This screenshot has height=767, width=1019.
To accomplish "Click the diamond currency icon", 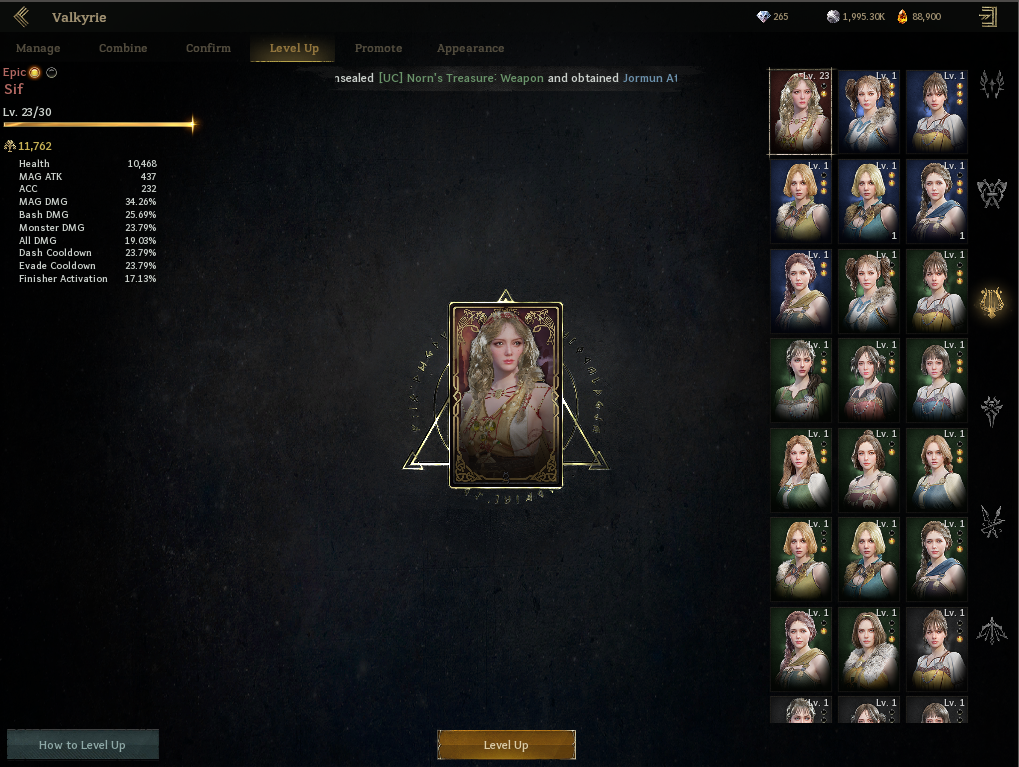I will 763,17.
